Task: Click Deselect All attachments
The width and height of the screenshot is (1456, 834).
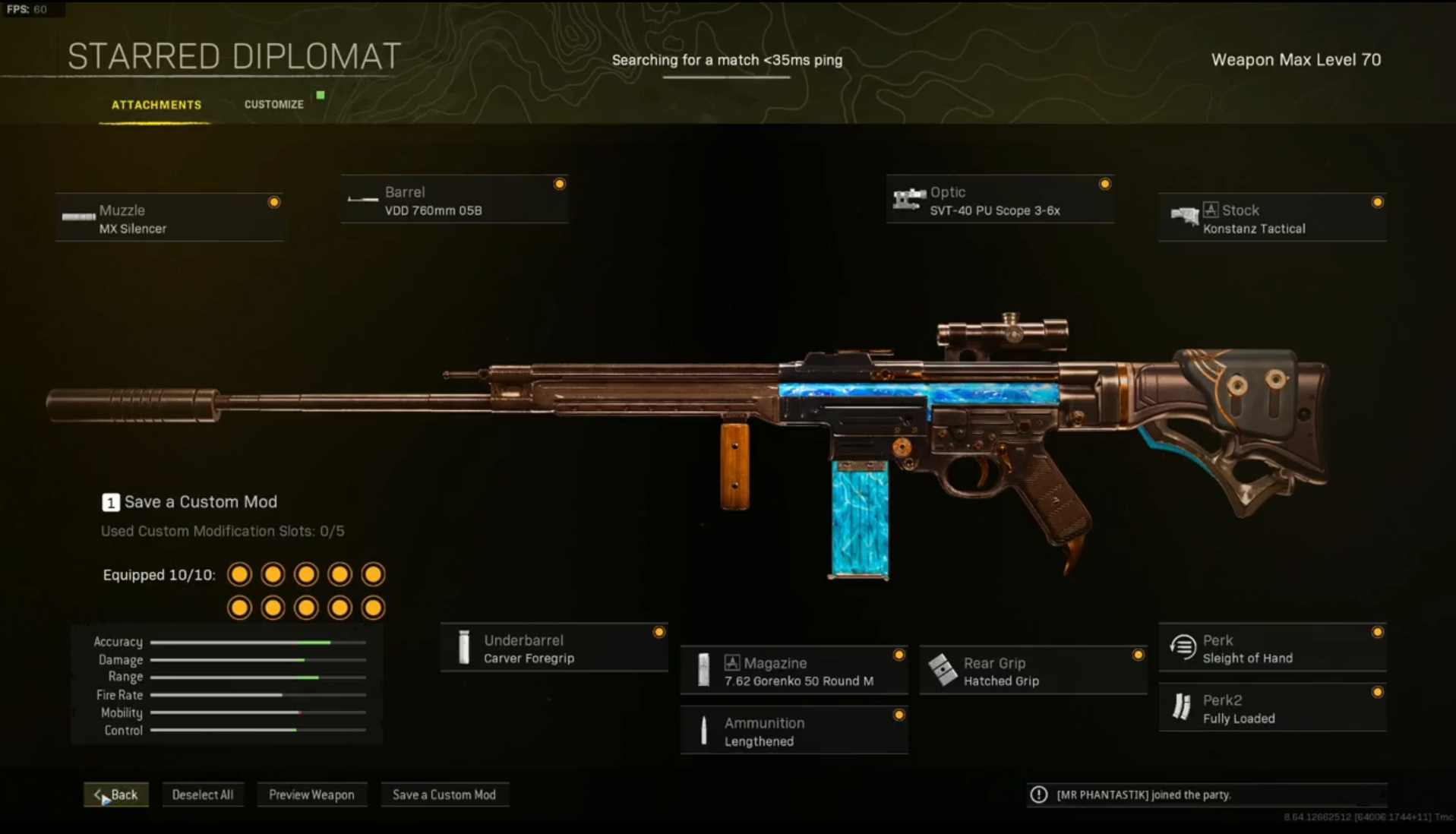Action: click(x=203, y=795)
